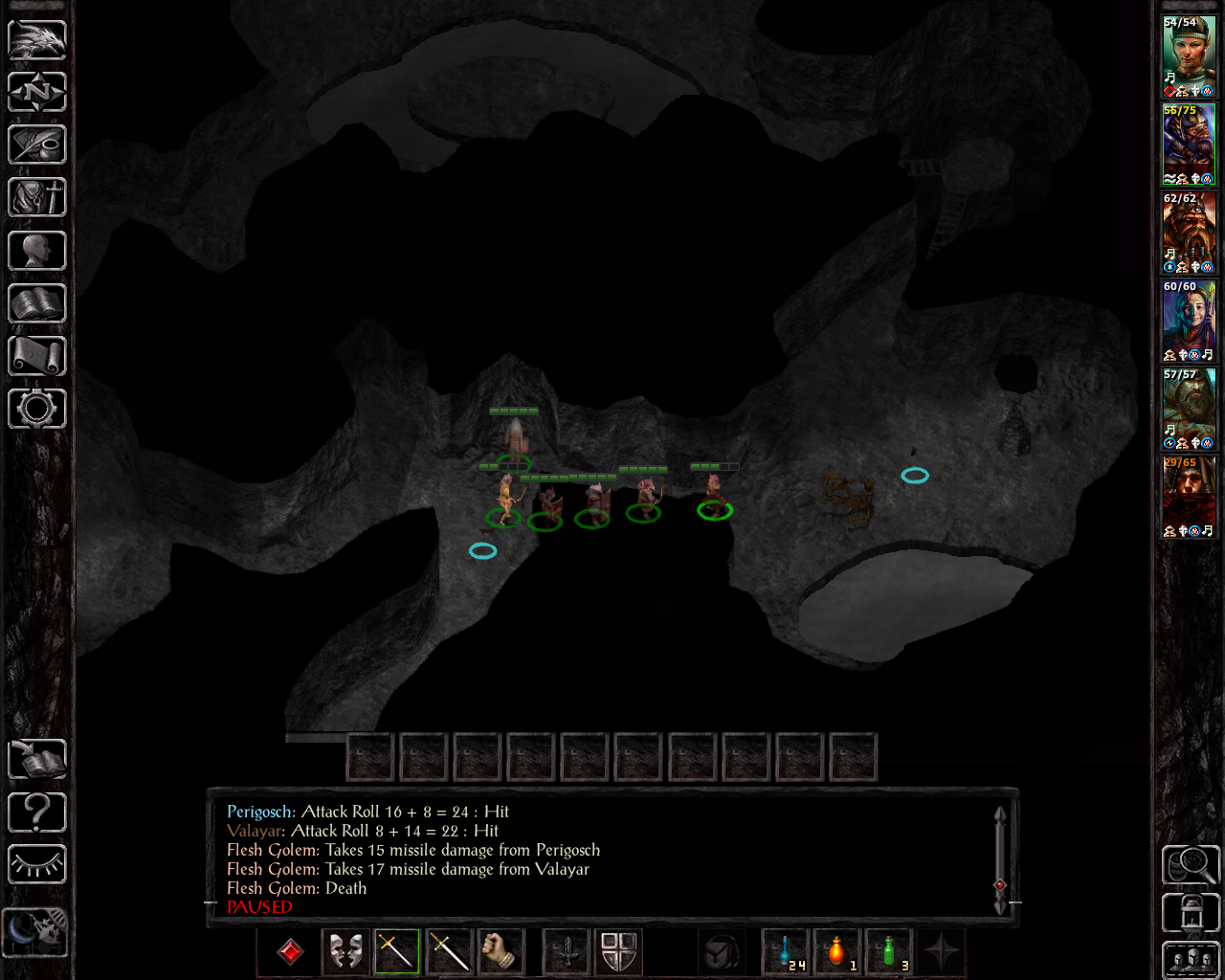This screenshot has width=1225, height=980.
Task: Use the orange potion quick slot
Action: point(837,952)
